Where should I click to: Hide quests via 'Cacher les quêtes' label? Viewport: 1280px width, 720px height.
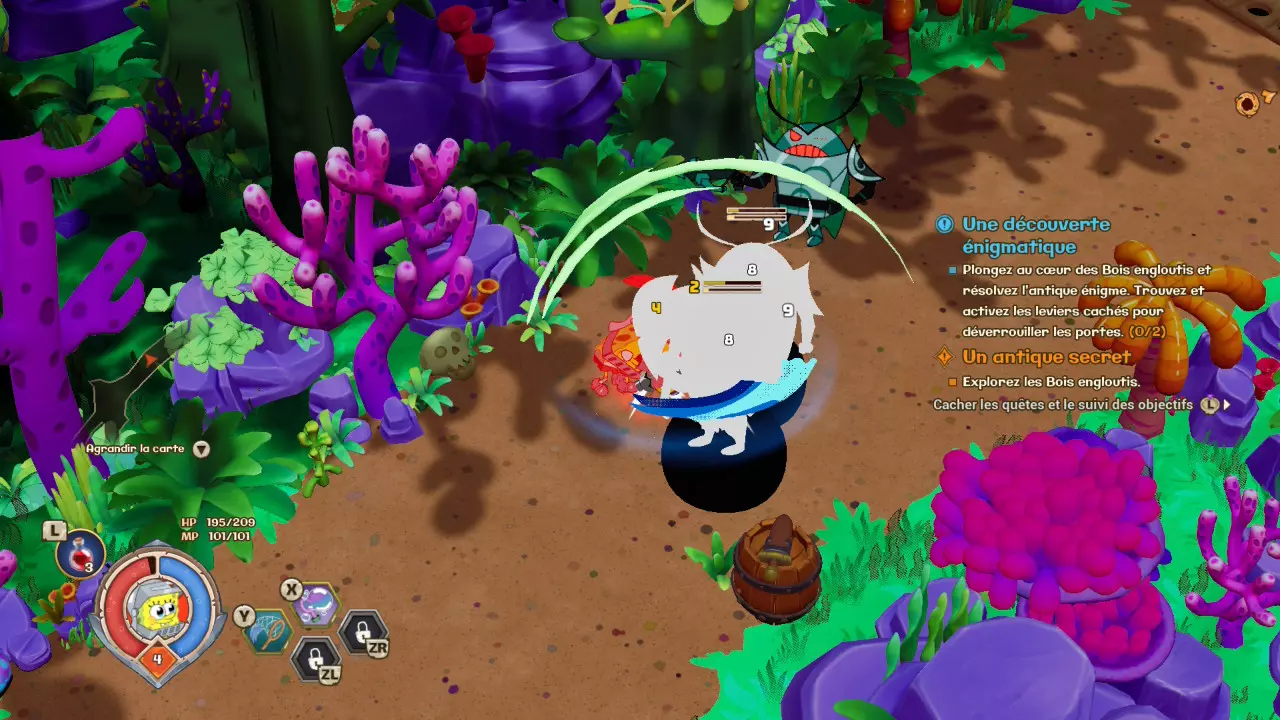click(x=1062, y=405)
